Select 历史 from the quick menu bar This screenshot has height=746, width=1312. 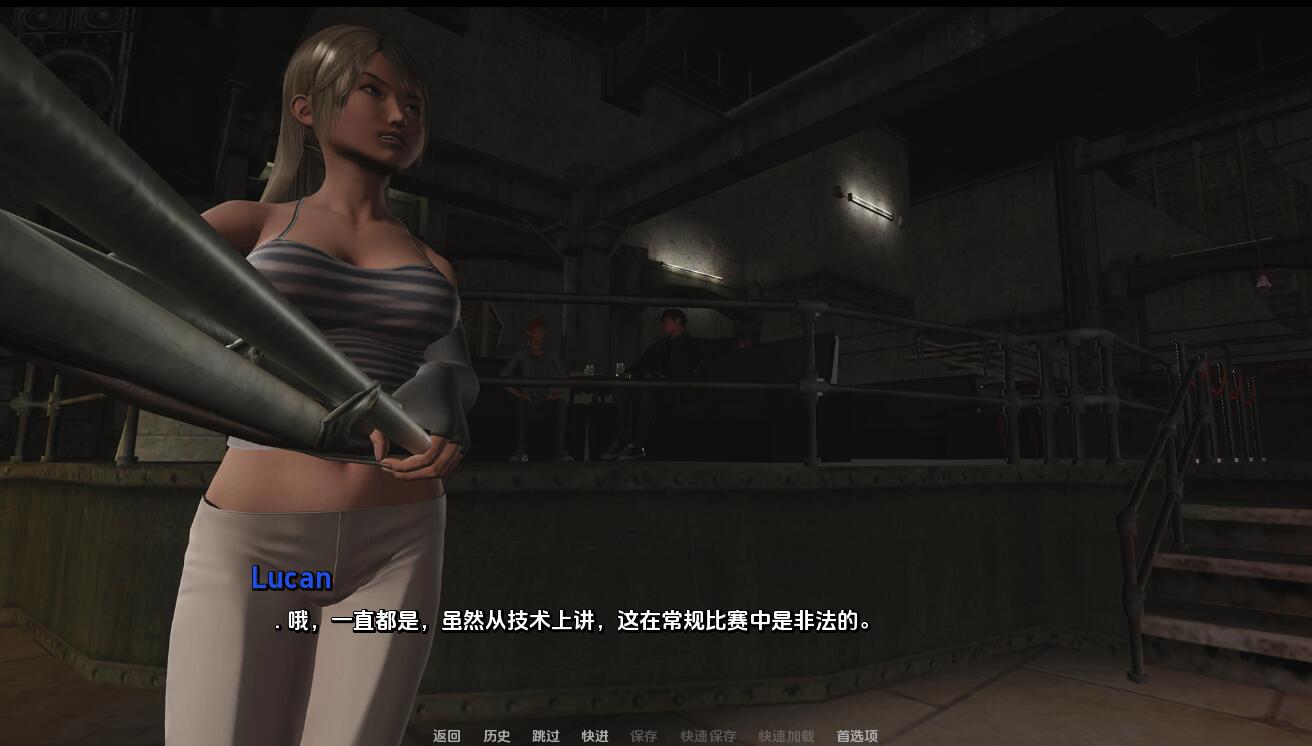tap(499, 737)
